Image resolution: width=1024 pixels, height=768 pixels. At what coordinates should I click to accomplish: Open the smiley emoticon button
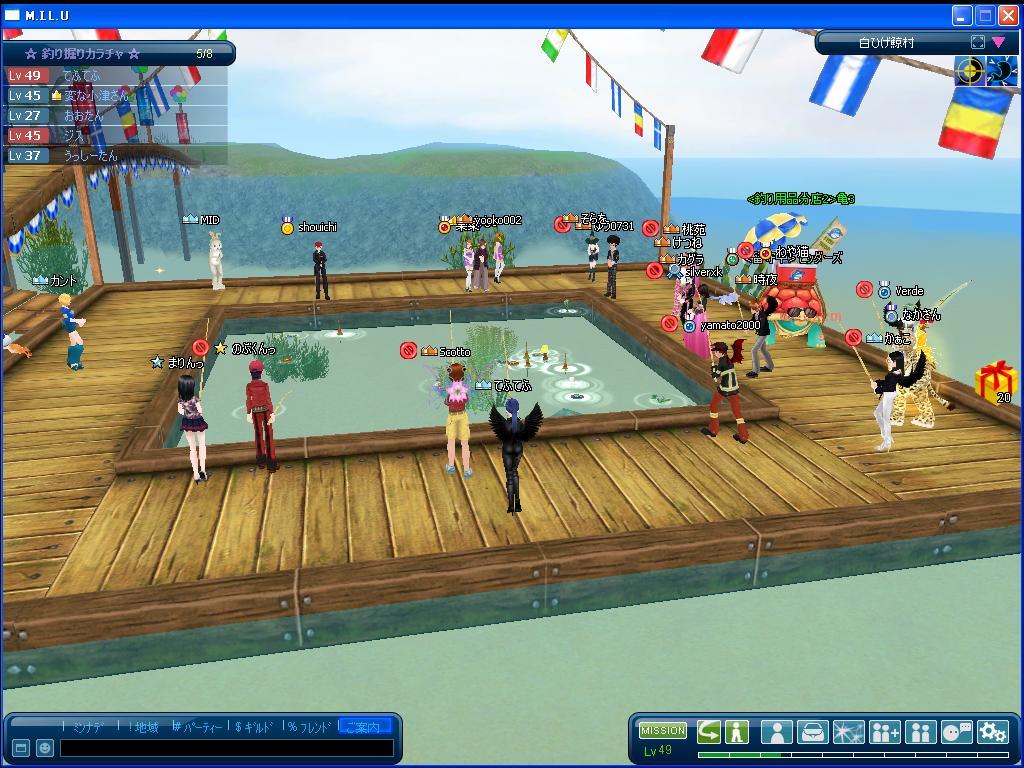[x=45, y=748]
